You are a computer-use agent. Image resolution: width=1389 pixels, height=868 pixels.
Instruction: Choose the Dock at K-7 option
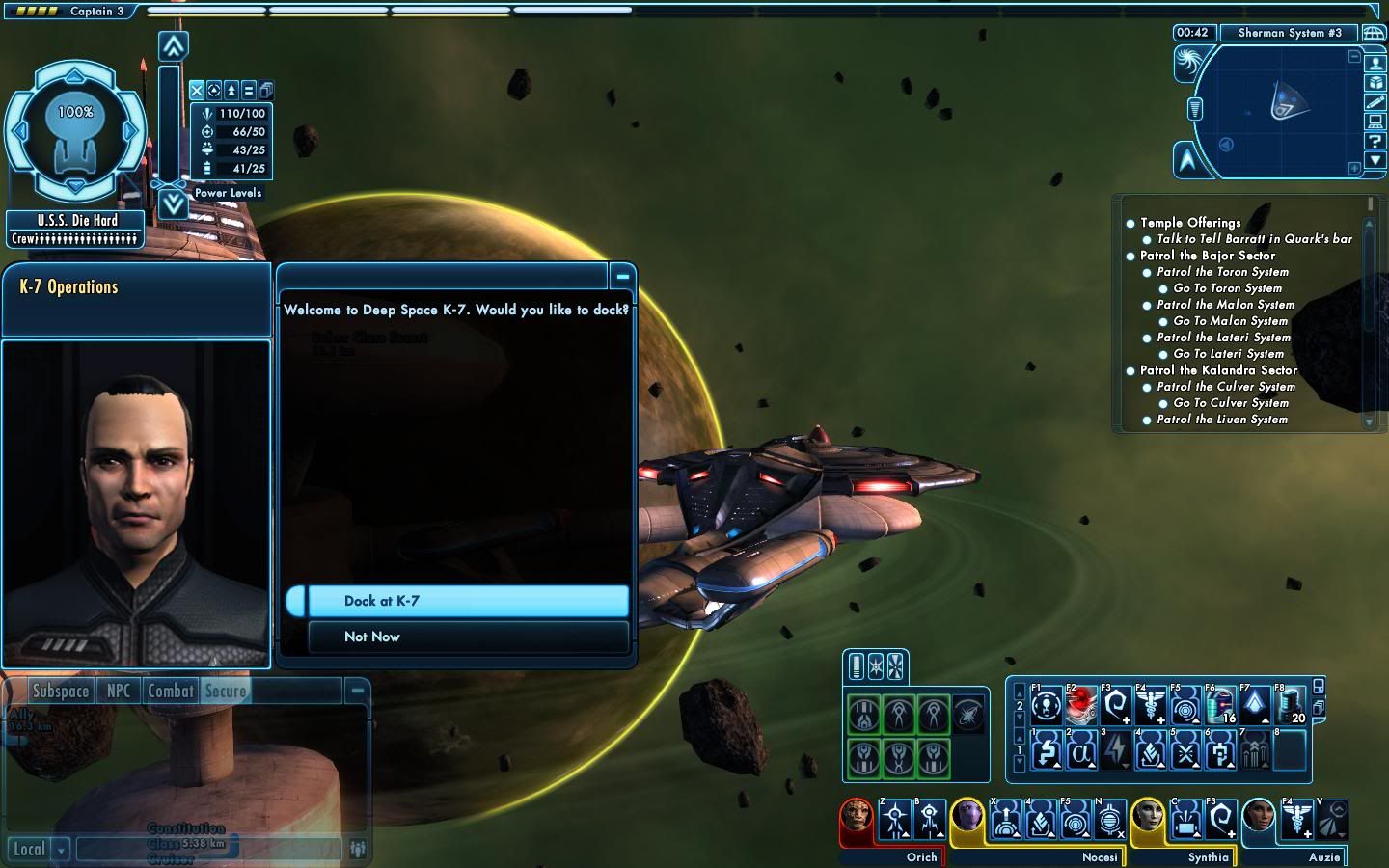pyautogui.click(x=468, y=601)
